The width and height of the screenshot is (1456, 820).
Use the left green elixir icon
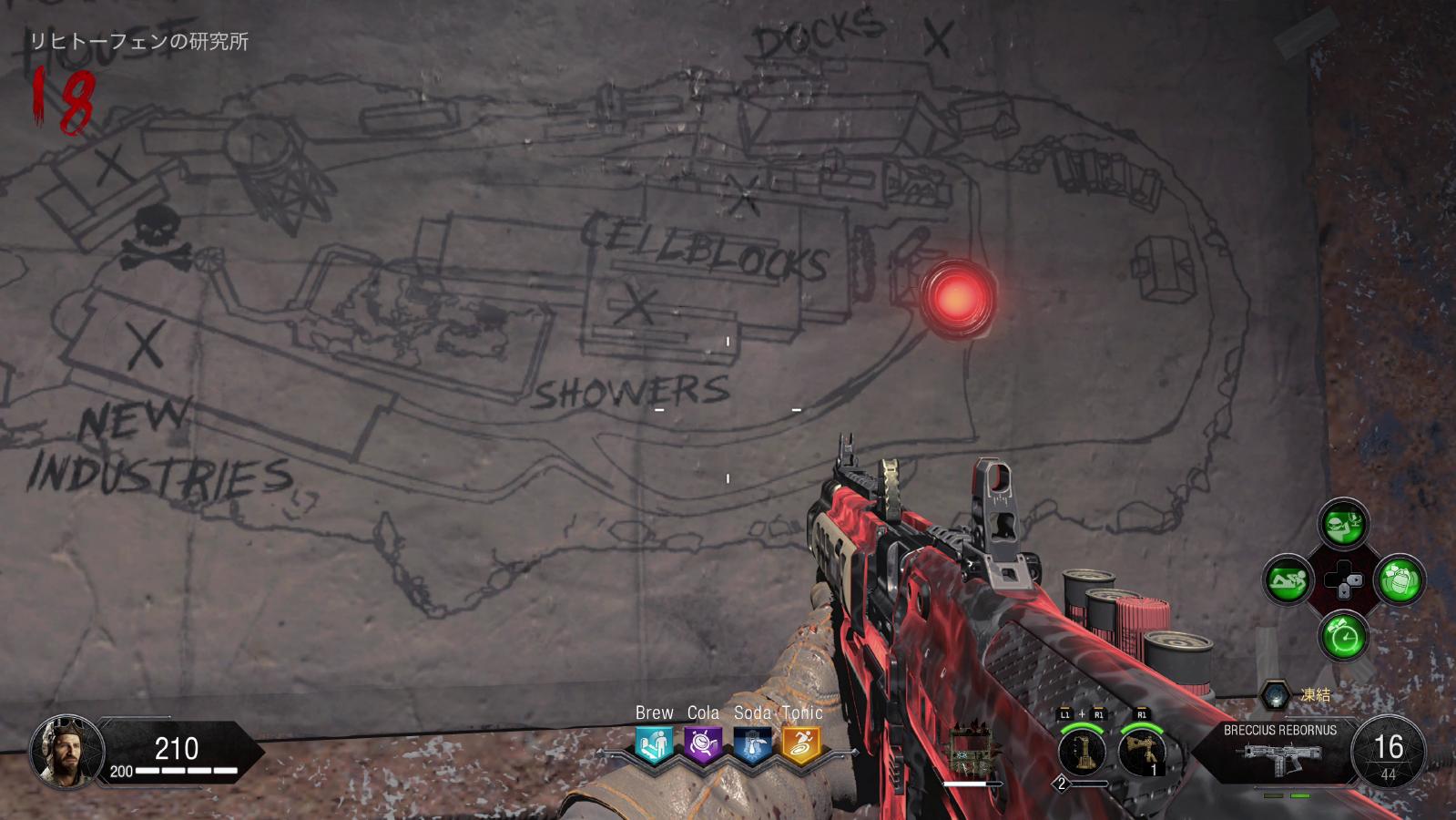(x=1288, y=579)
